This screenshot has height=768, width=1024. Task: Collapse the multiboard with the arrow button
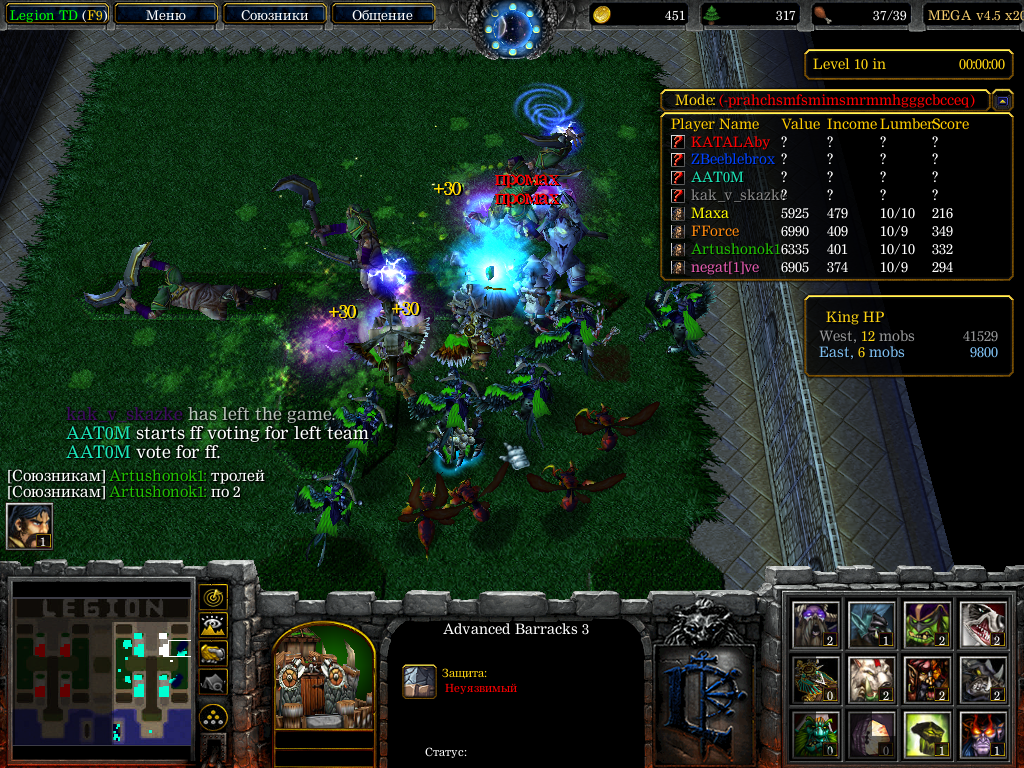point(1001,101)
